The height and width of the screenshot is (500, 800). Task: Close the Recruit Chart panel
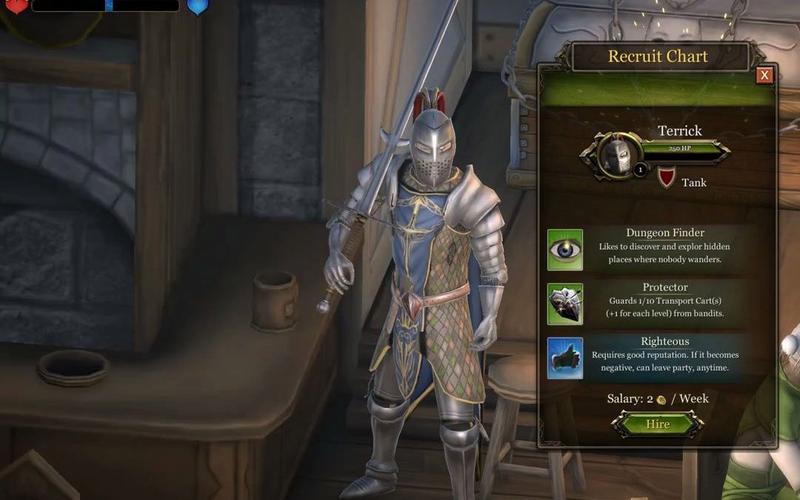point(764,75)
